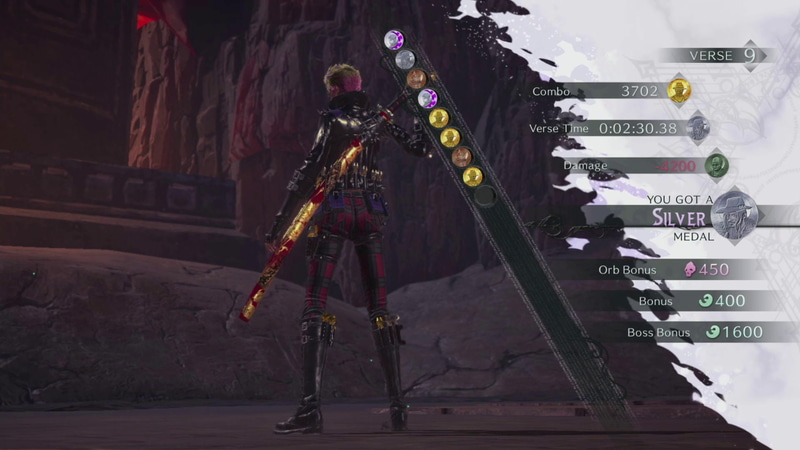Select the stone Verse Time medal icon

click(x=698, y=128)
